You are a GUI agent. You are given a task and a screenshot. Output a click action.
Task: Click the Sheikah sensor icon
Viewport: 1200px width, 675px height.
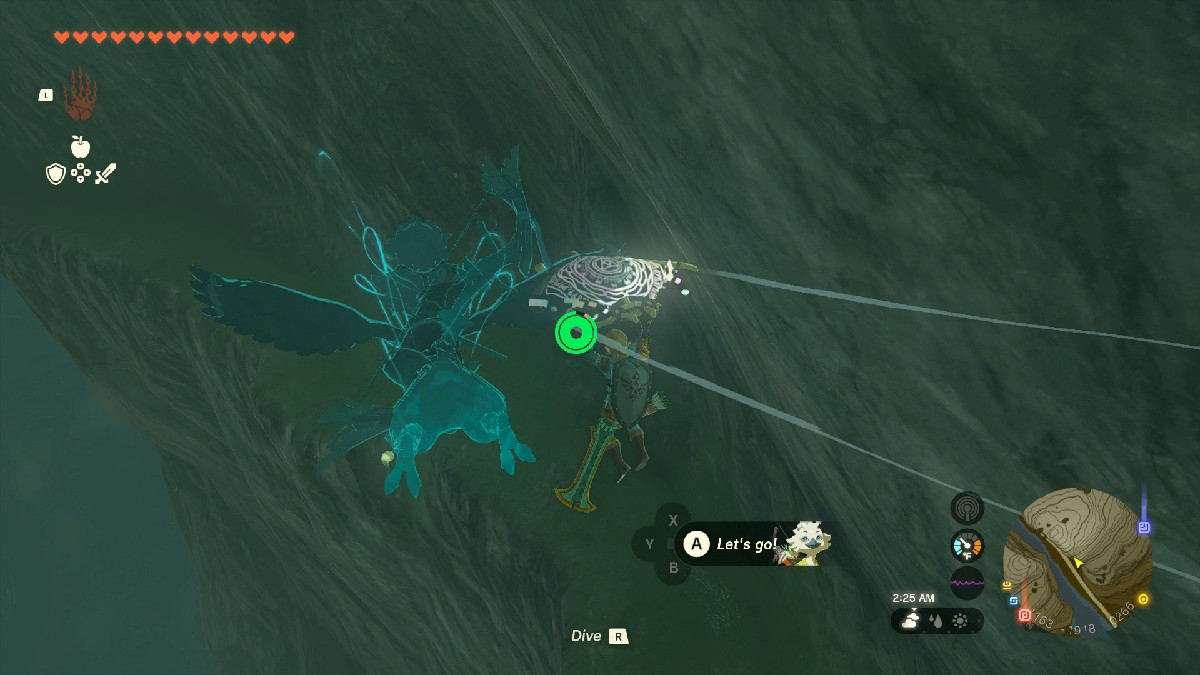coord(967,508)
